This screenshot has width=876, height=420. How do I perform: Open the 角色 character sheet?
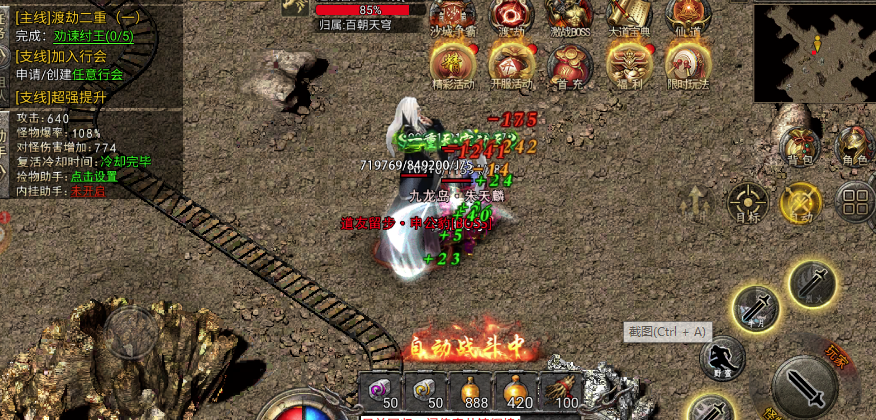(x=854, y=144)
